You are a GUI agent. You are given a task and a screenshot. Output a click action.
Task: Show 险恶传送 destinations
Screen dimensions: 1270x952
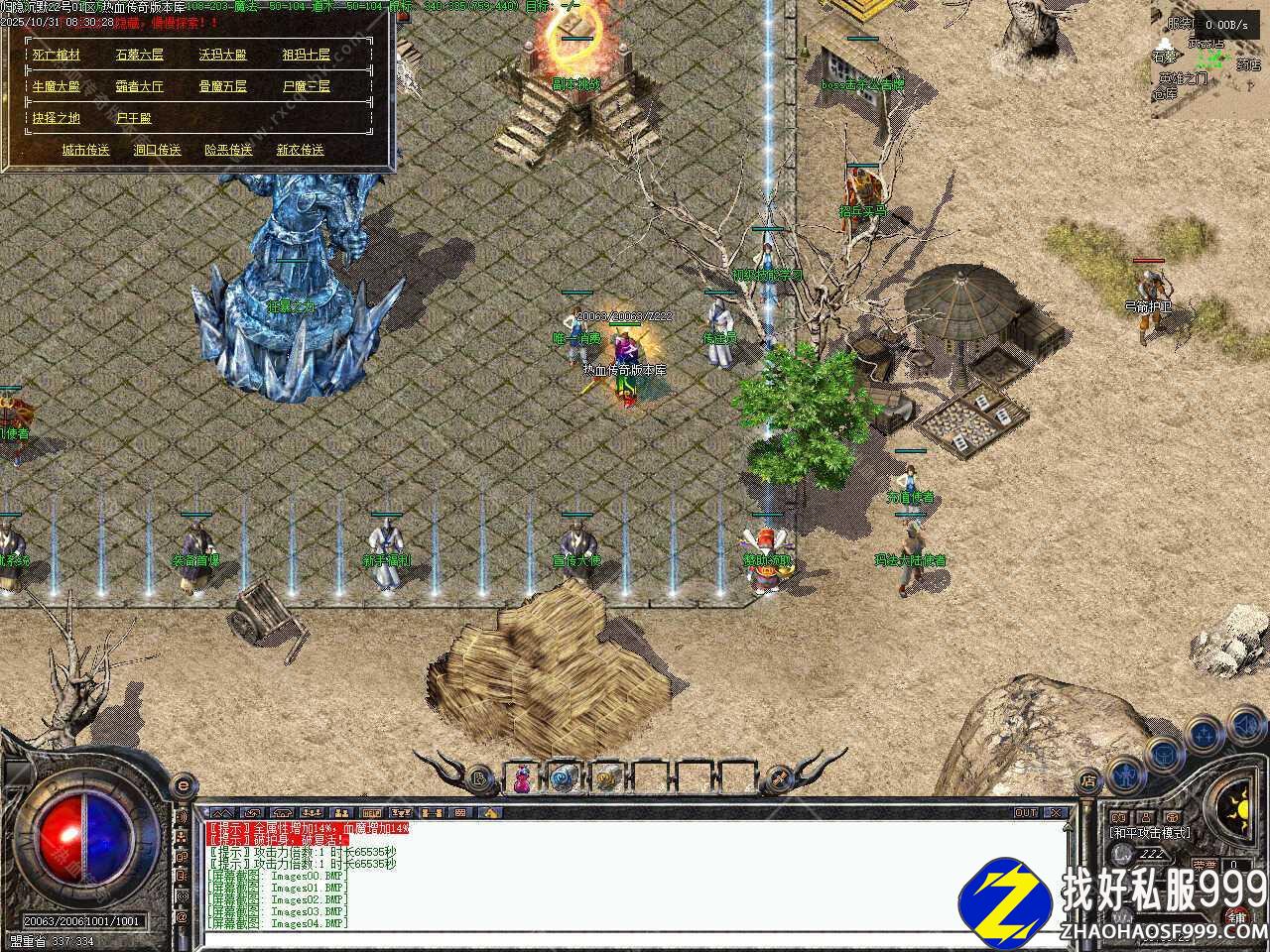(228, 150)
